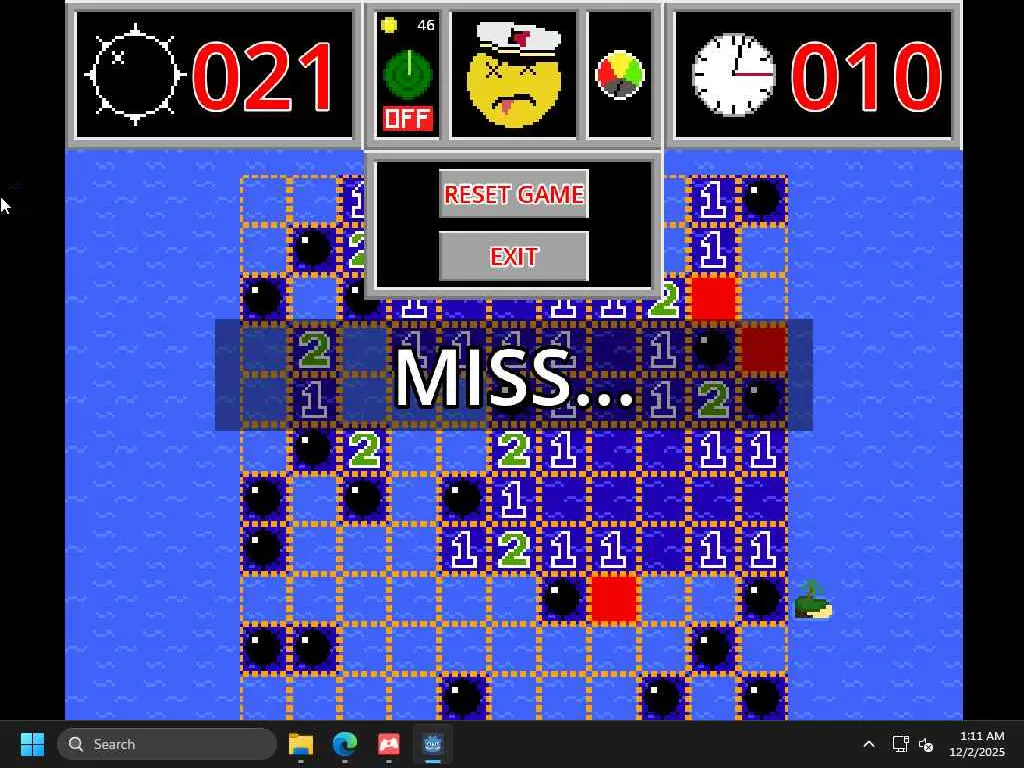Select the colored difficulty gauge icon

[620, 76]
